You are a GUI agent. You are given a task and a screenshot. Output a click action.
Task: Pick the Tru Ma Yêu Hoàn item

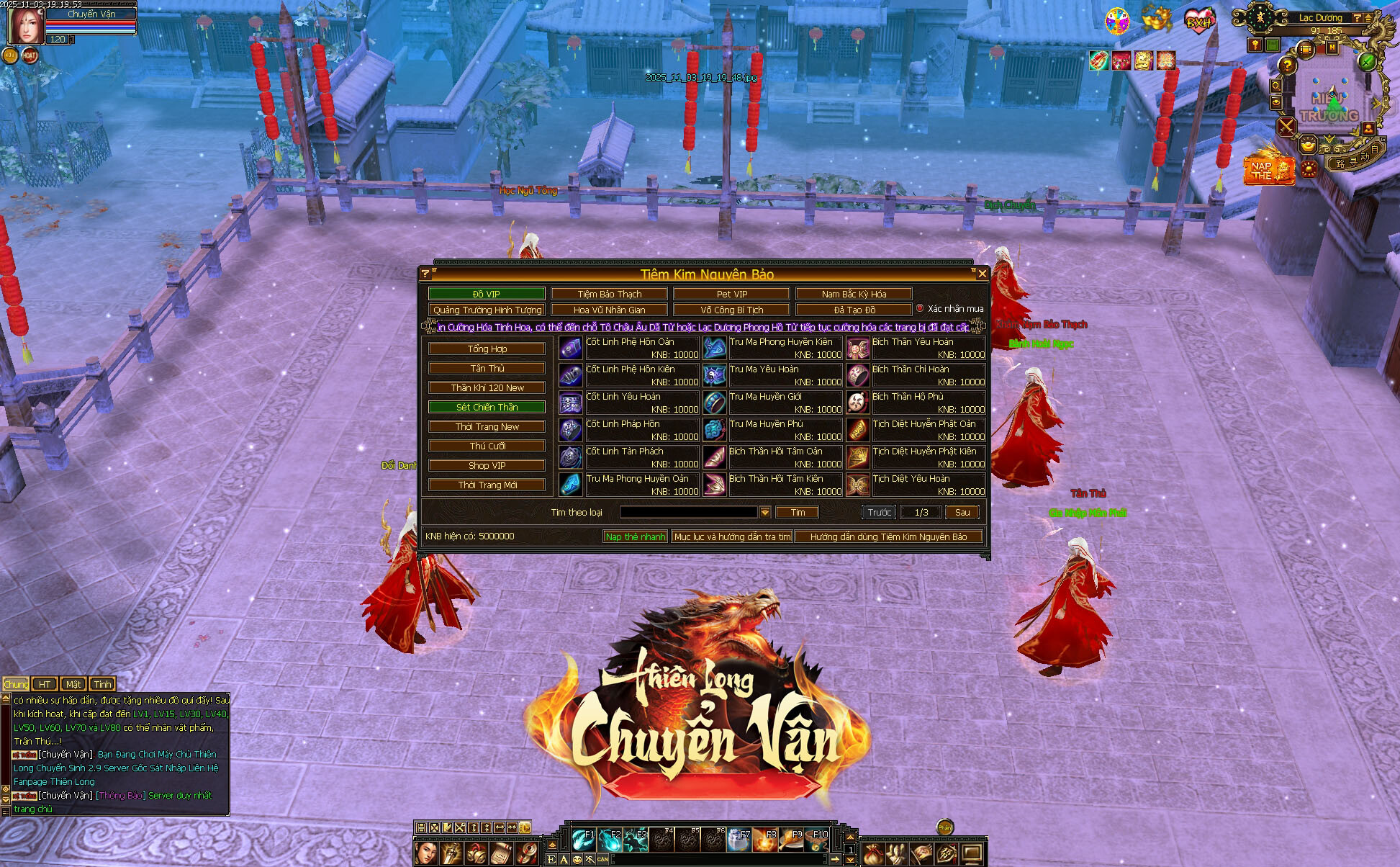point(773,375)
